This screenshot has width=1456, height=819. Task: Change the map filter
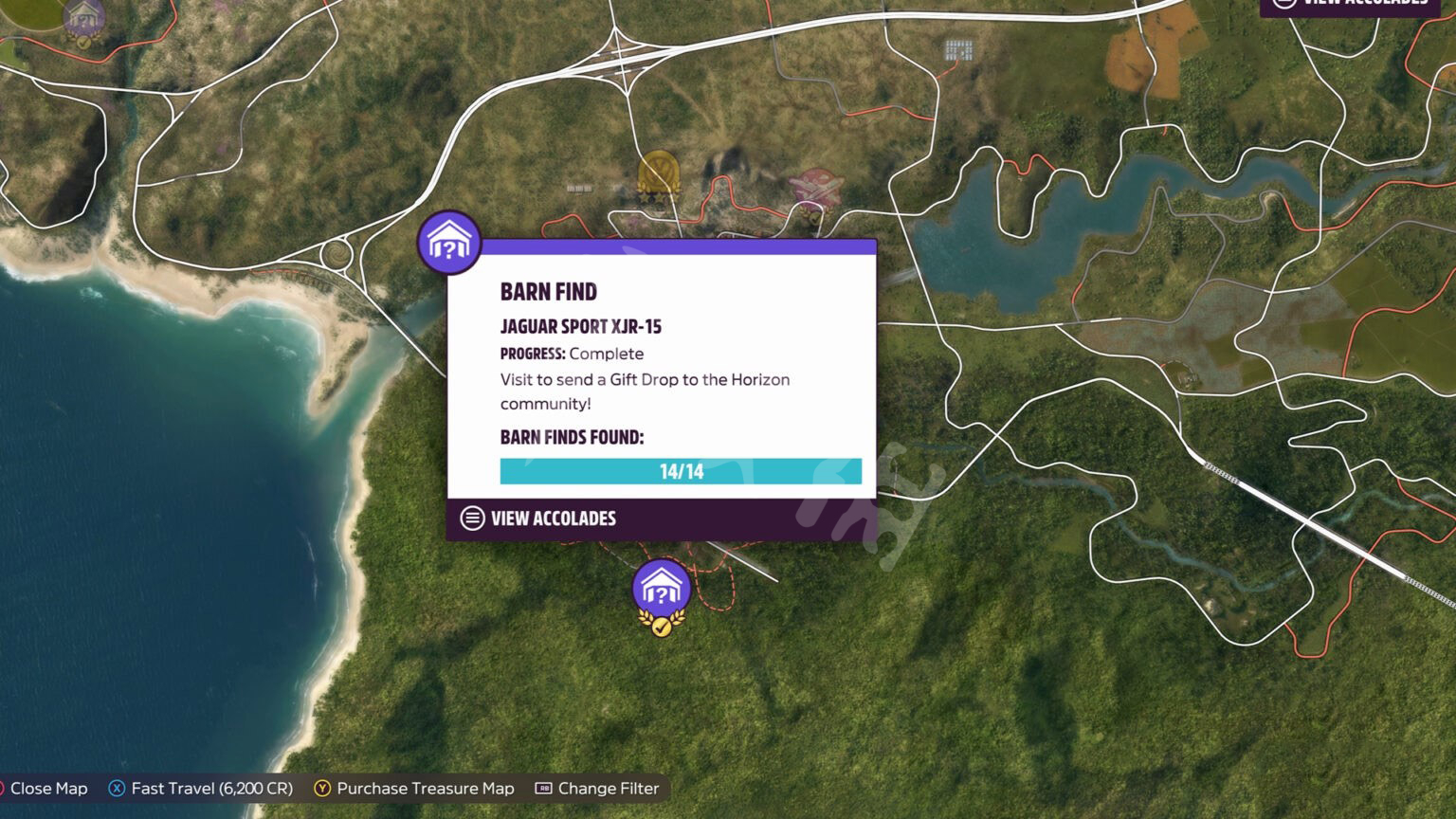tap(596, 789)
